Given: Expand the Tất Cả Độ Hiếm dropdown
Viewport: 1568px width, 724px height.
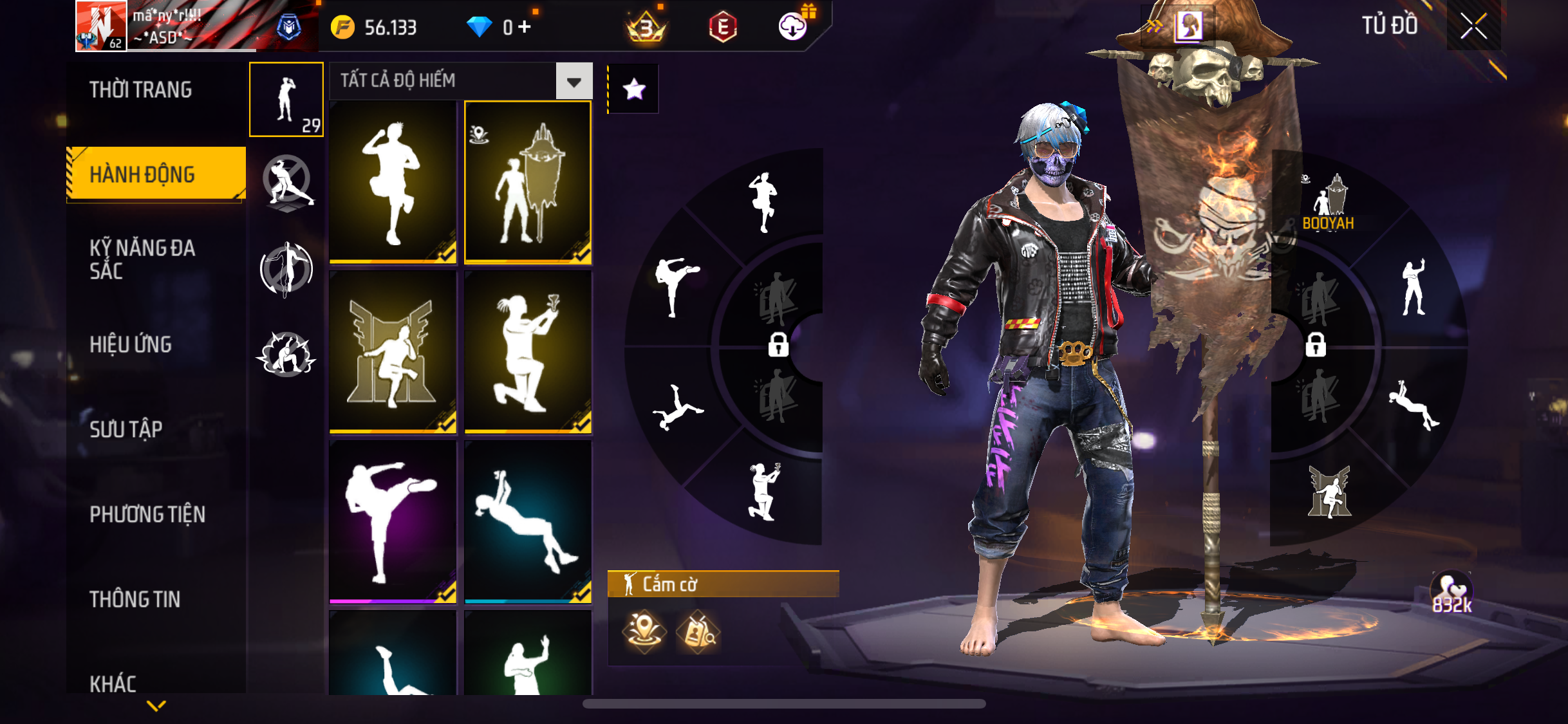Looking at the screenshot, I should (574, 81).
